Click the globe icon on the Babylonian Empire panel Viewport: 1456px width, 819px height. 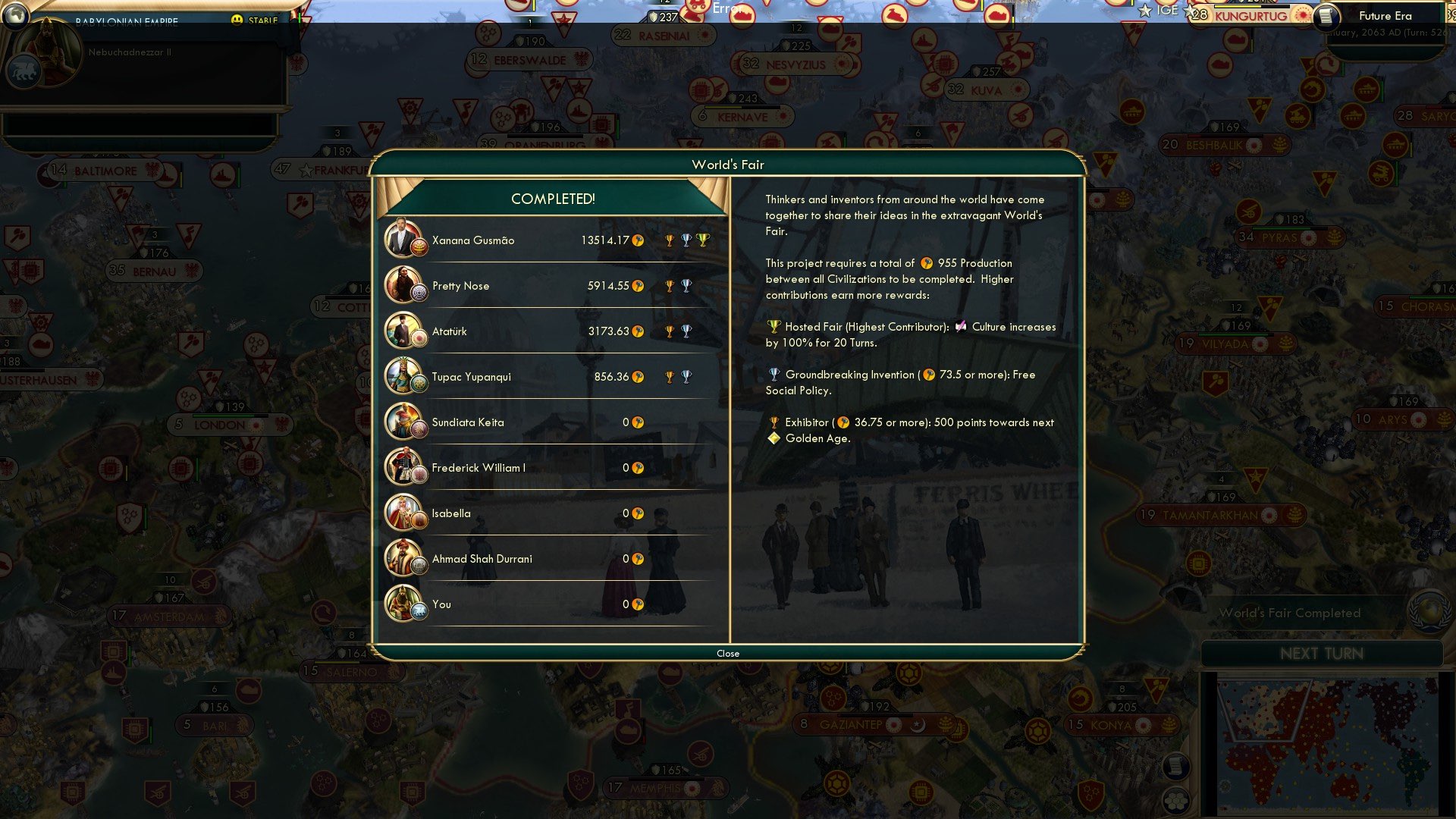(x=15, y=17)
